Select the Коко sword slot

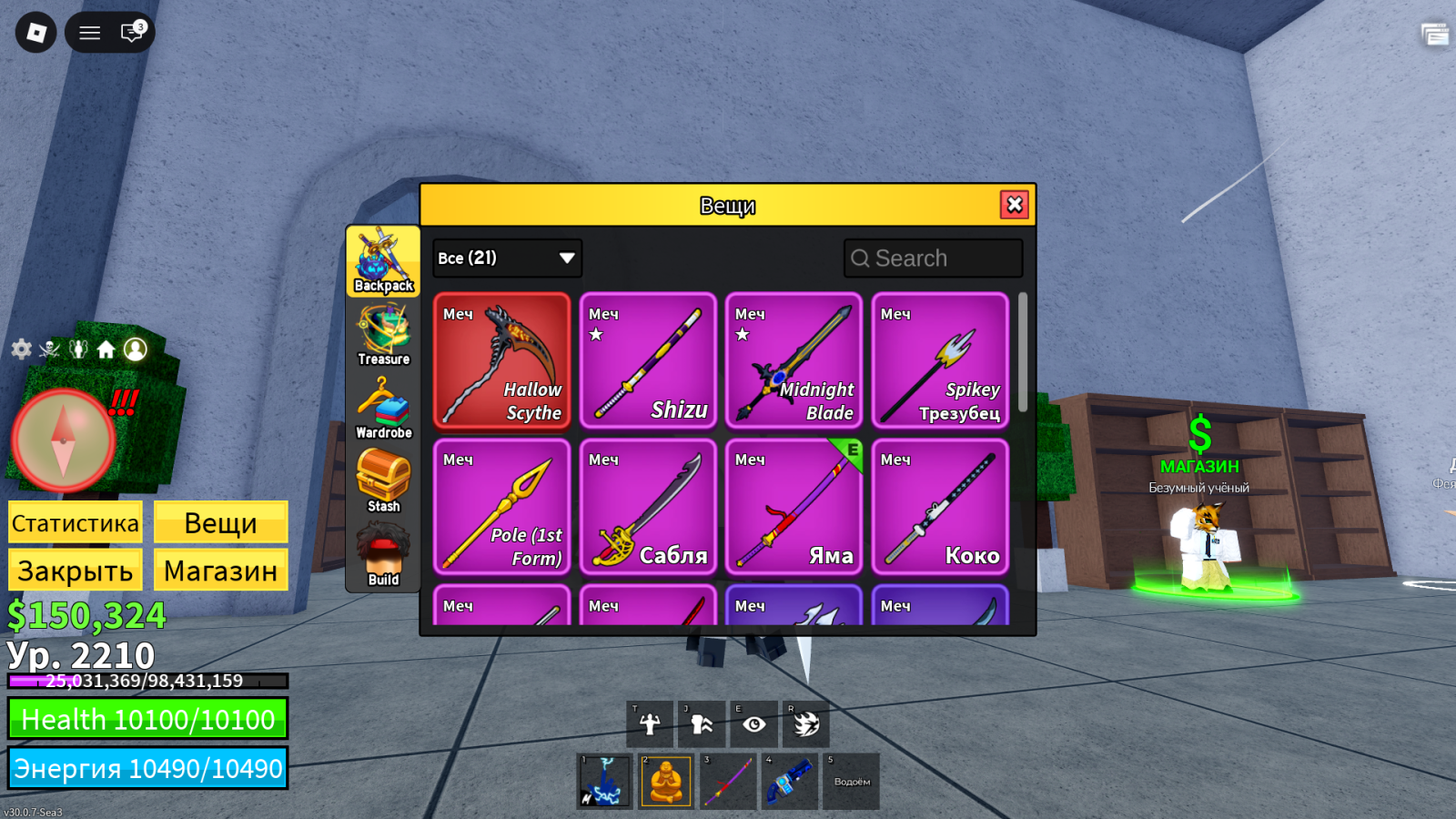point(940,507)
